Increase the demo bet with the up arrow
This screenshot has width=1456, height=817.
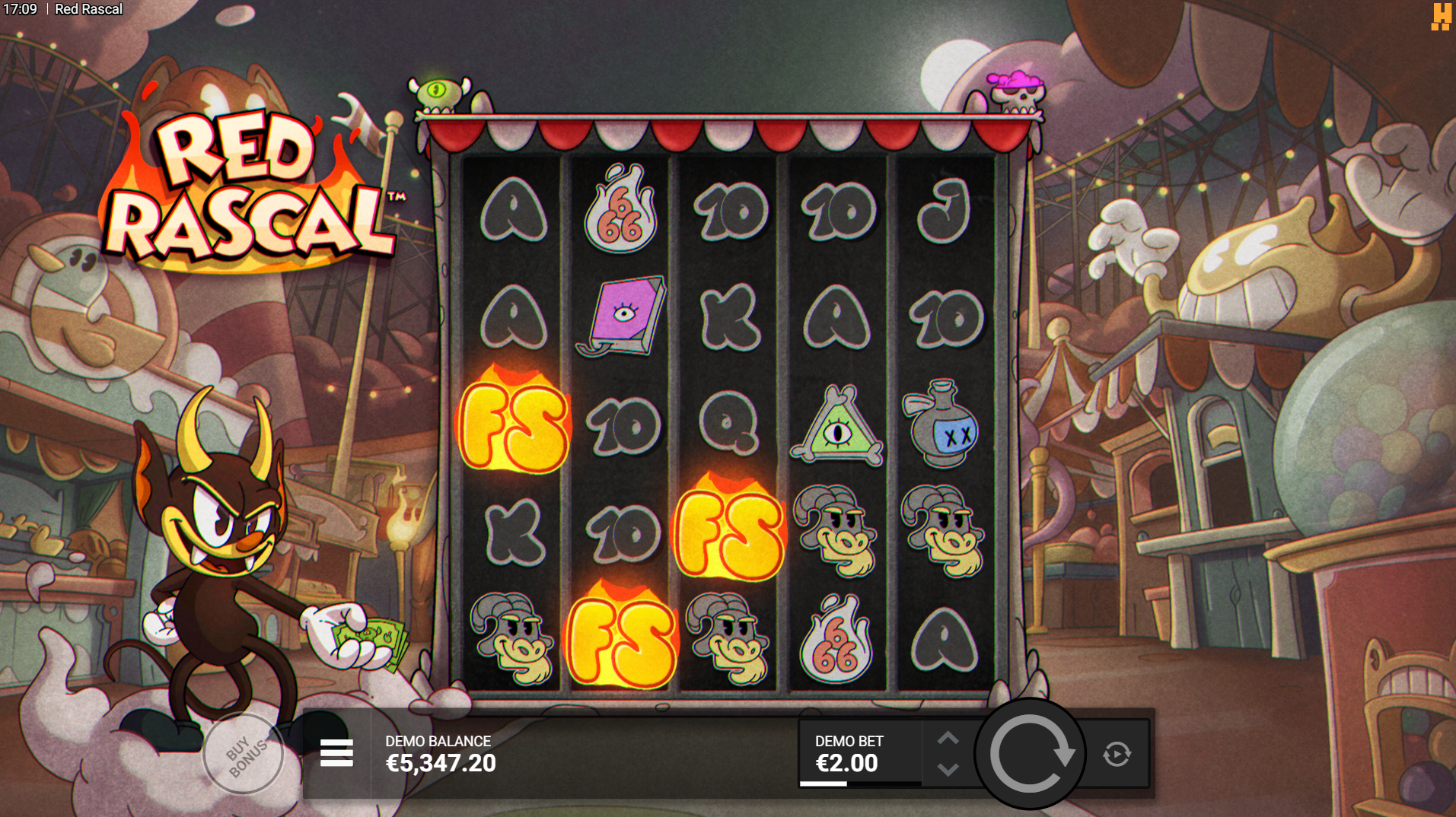pos(948,738)
